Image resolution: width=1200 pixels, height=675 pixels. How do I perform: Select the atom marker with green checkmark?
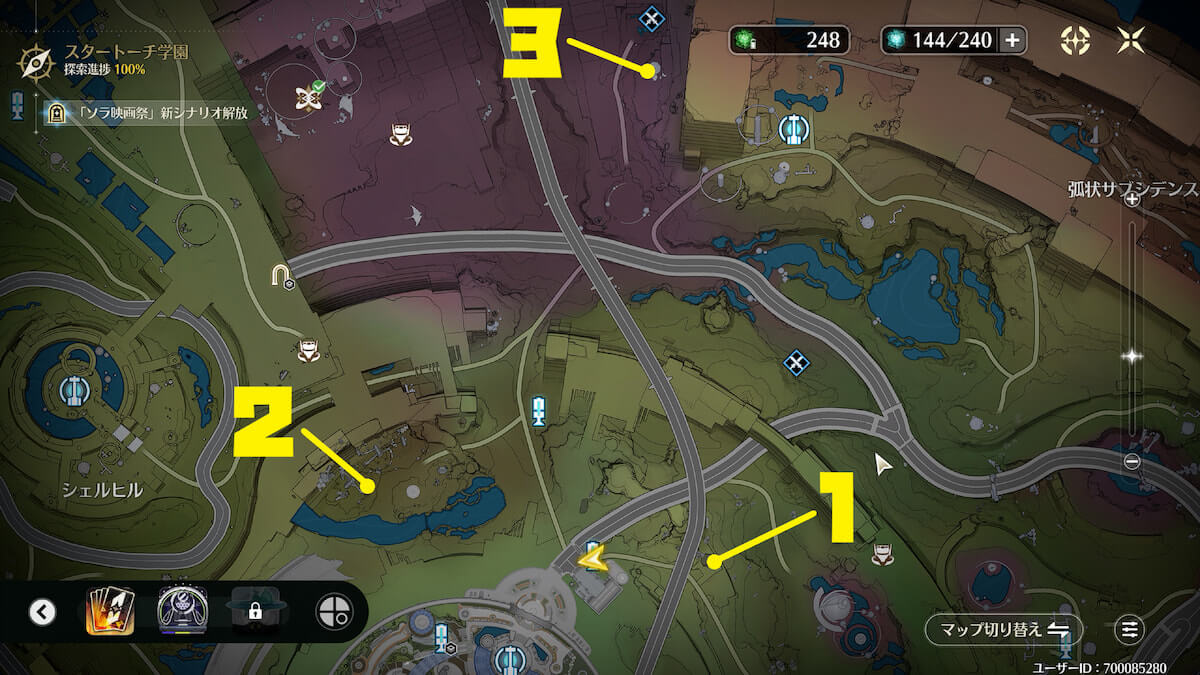pyautogui.click(x=307, y=96)
